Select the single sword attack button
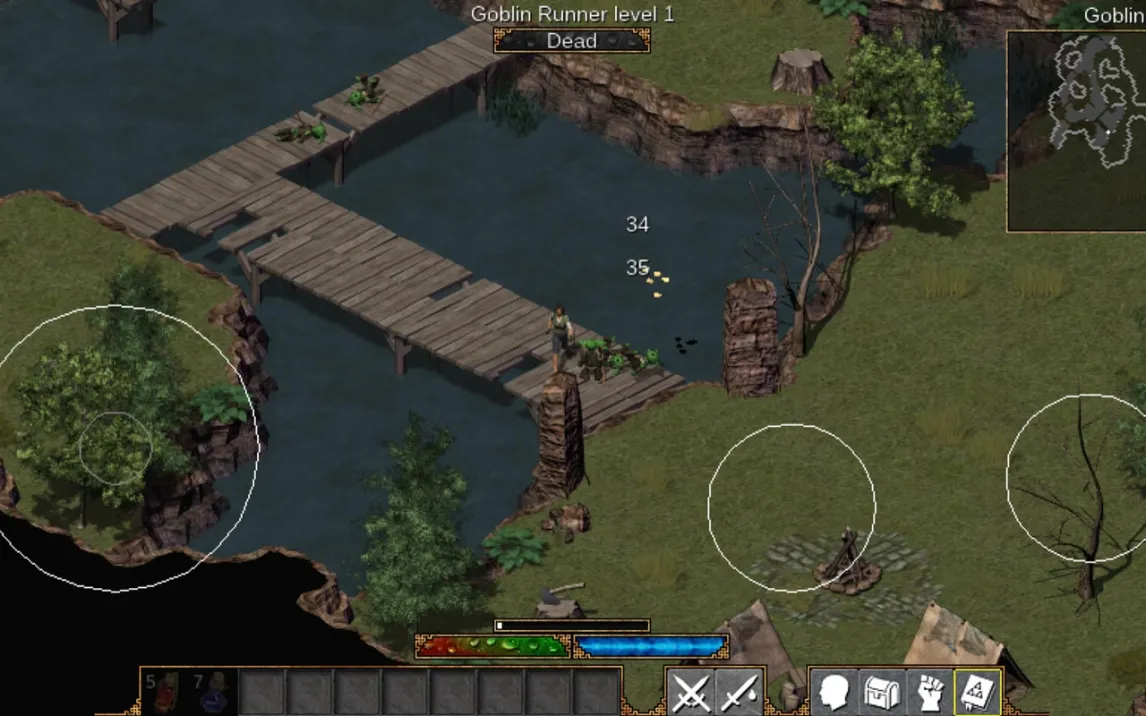 pyautogui.click(x=739, y=692)
